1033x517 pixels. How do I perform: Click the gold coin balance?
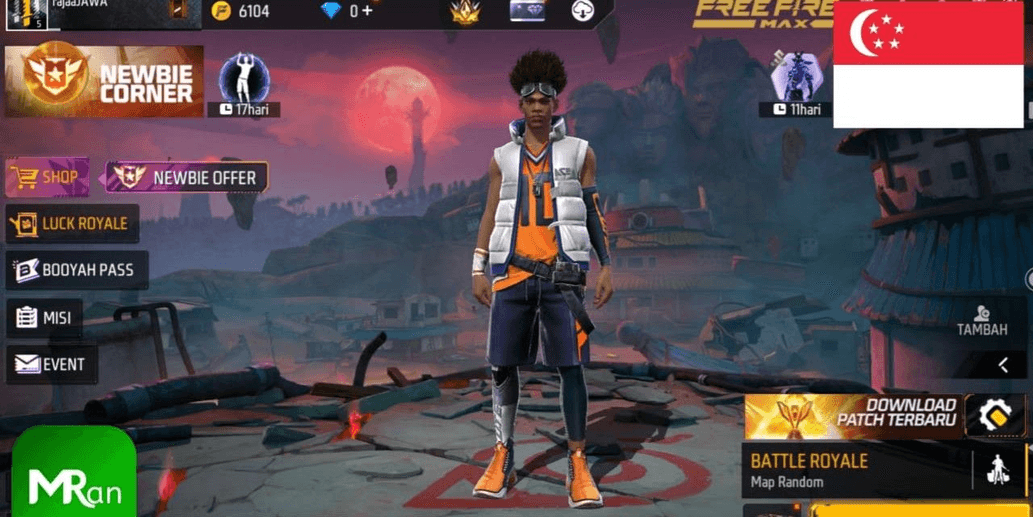242,11
